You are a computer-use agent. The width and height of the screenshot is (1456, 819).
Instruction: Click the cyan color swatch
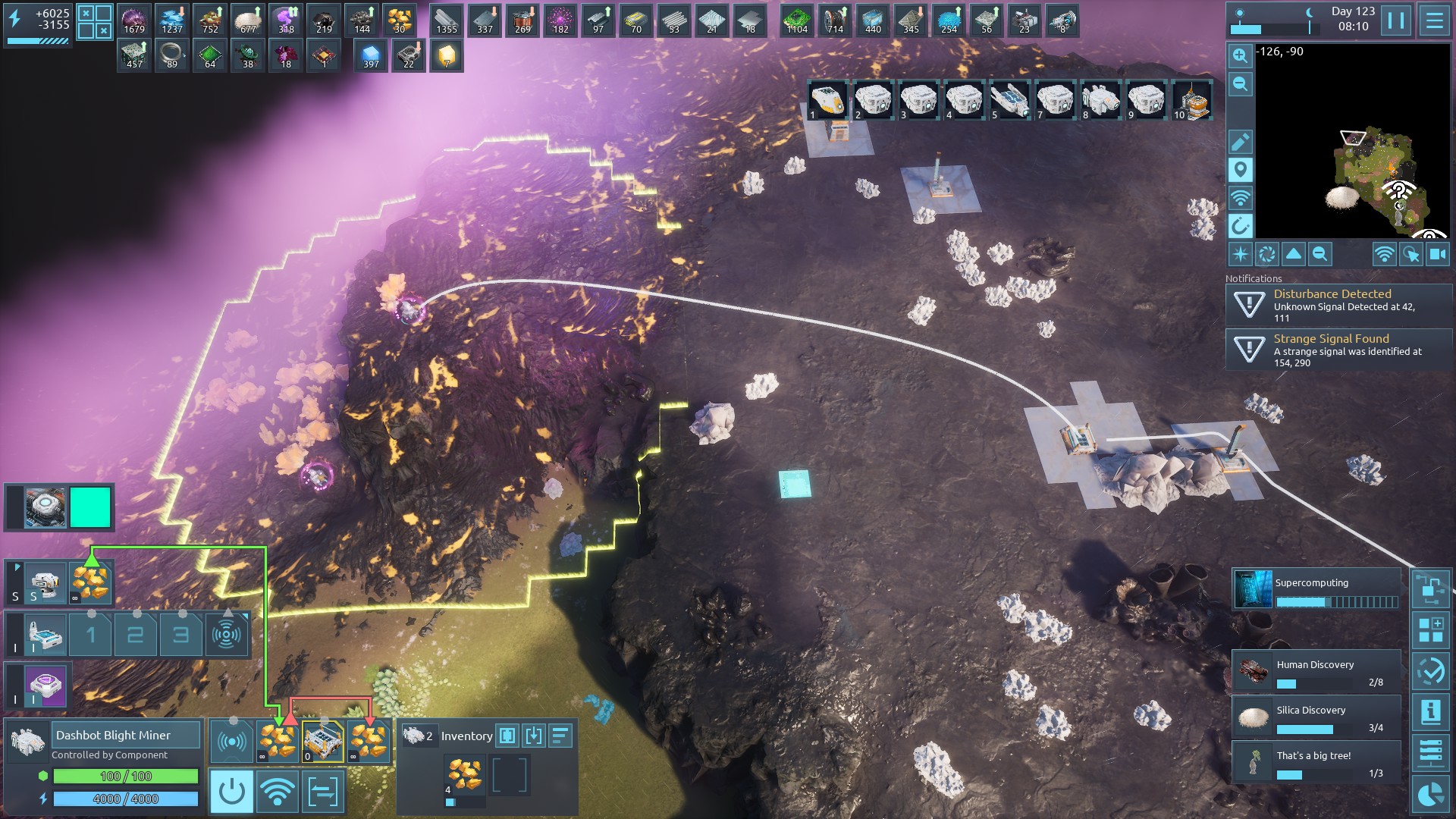click(90, 507)
